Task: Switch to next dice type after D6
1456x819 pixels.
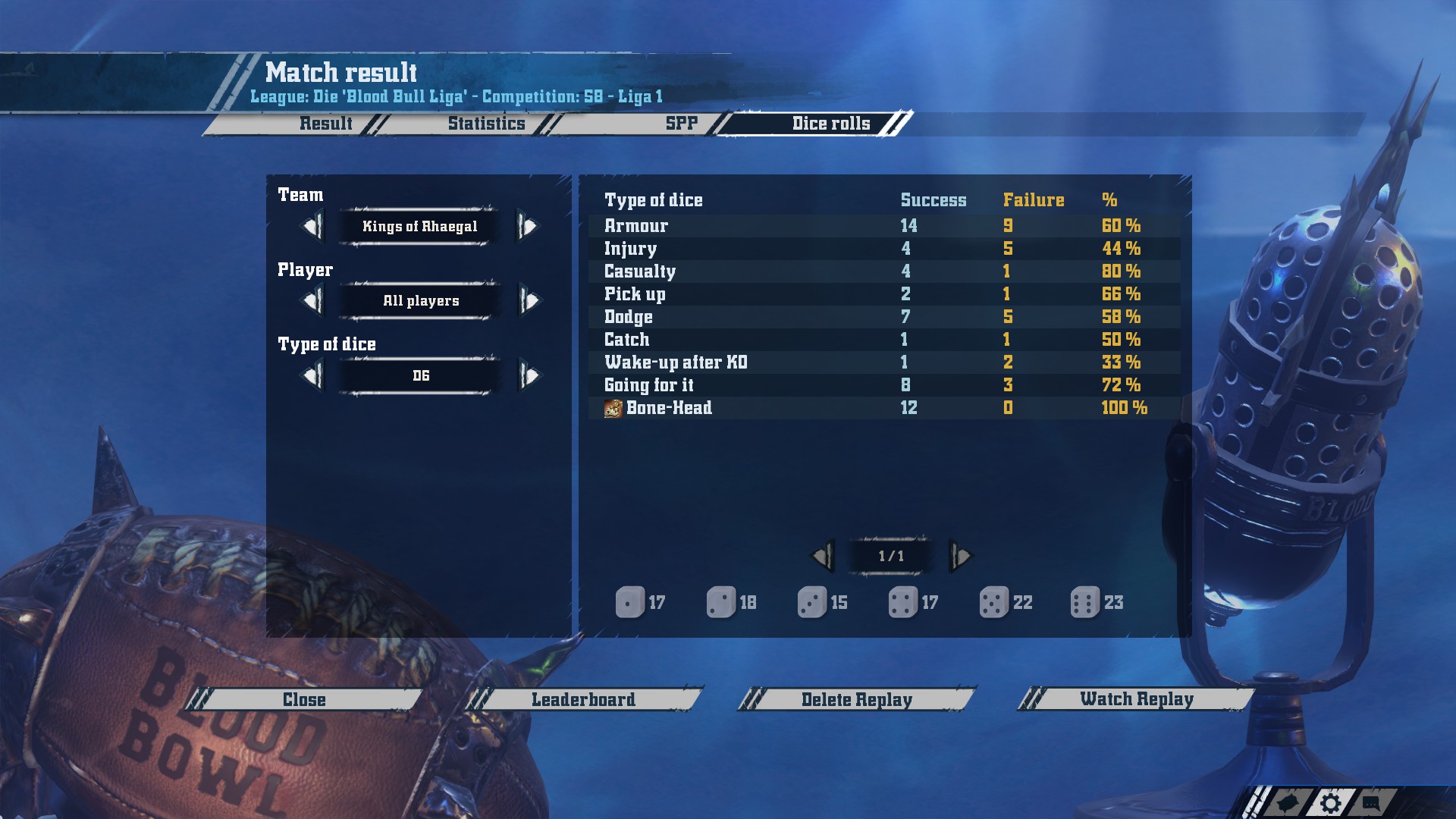Action: pyautogui.click(x=529, y=375)
